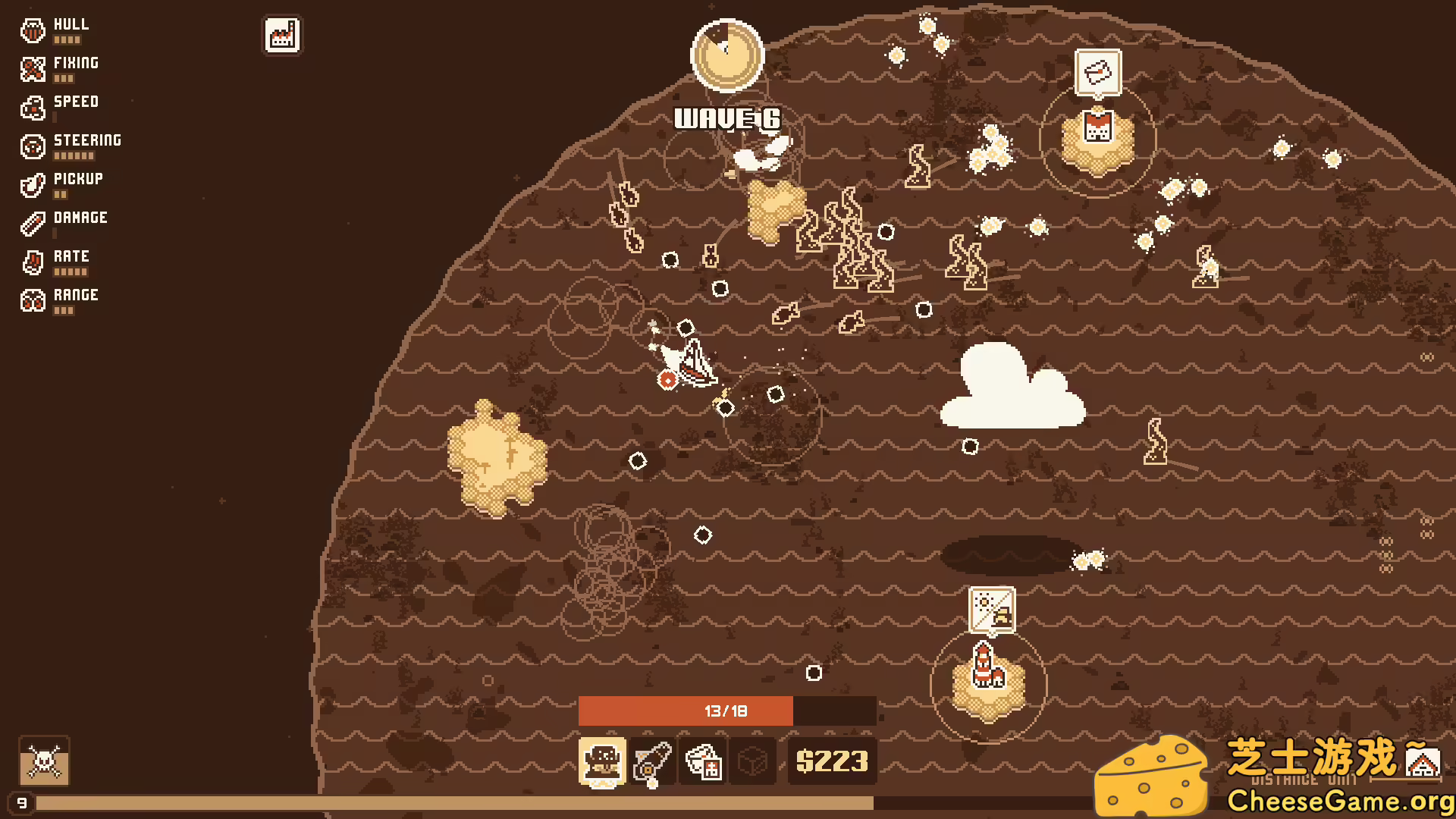Open the factory icon near top left
The image size is (1456, 819).
281,35
